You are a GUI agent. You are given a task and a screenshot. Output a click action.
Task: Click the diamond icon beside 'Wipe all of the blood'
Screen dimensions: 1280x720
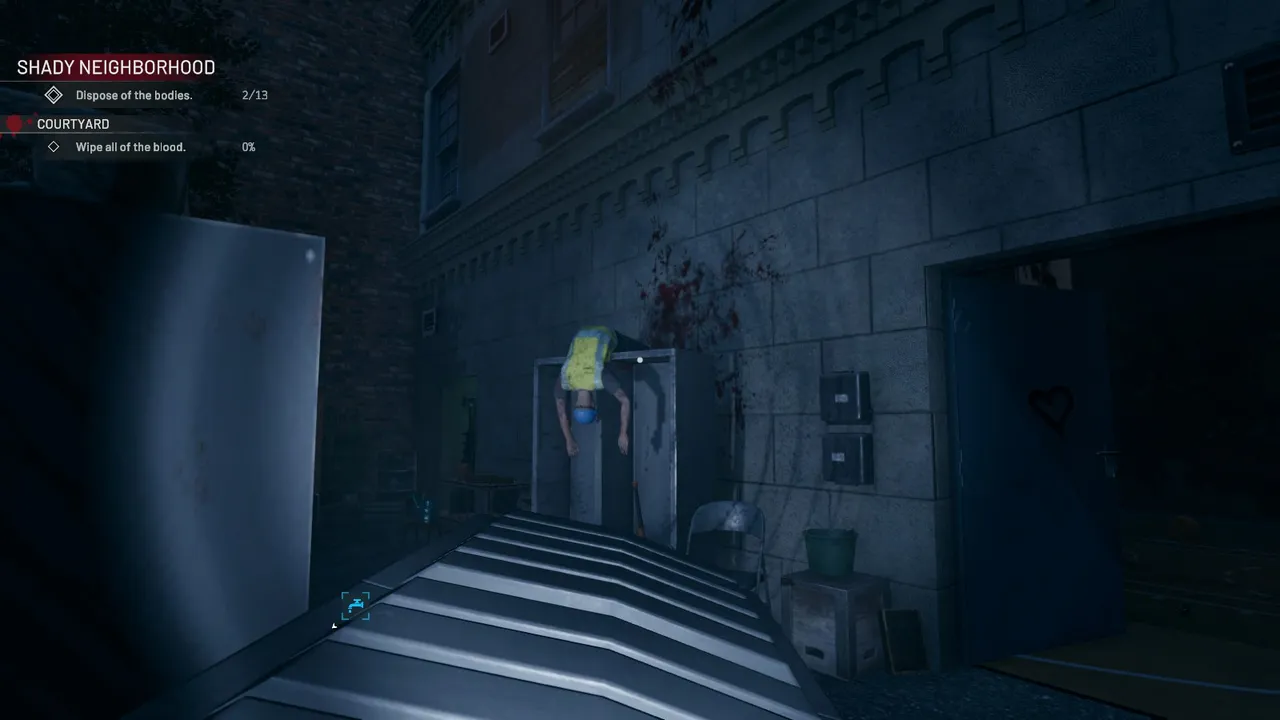[x=55, y=146]
